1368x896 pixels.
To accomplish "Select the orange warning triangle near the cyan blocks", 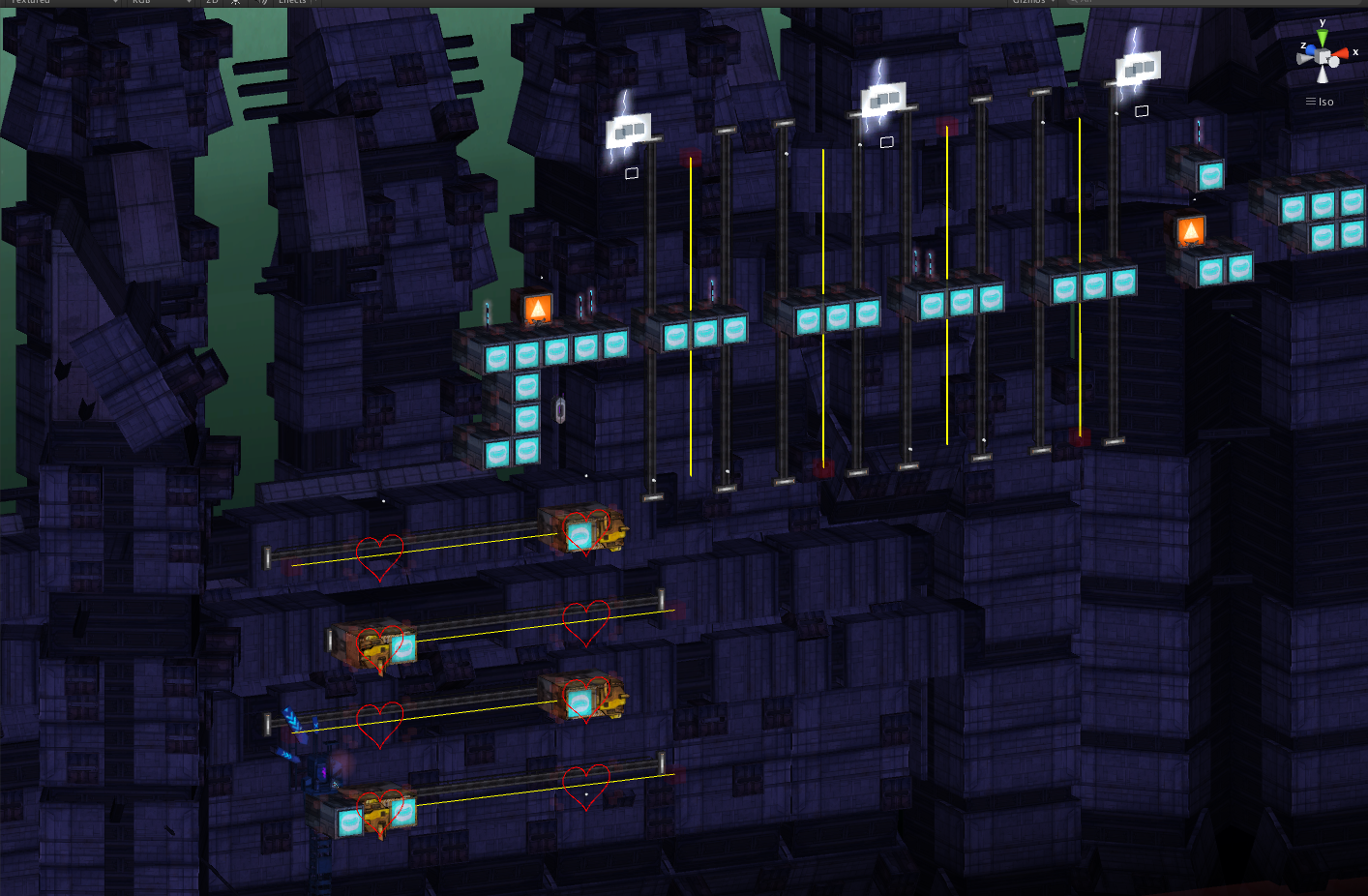I will pyautogui.click(x=537, y=306).
